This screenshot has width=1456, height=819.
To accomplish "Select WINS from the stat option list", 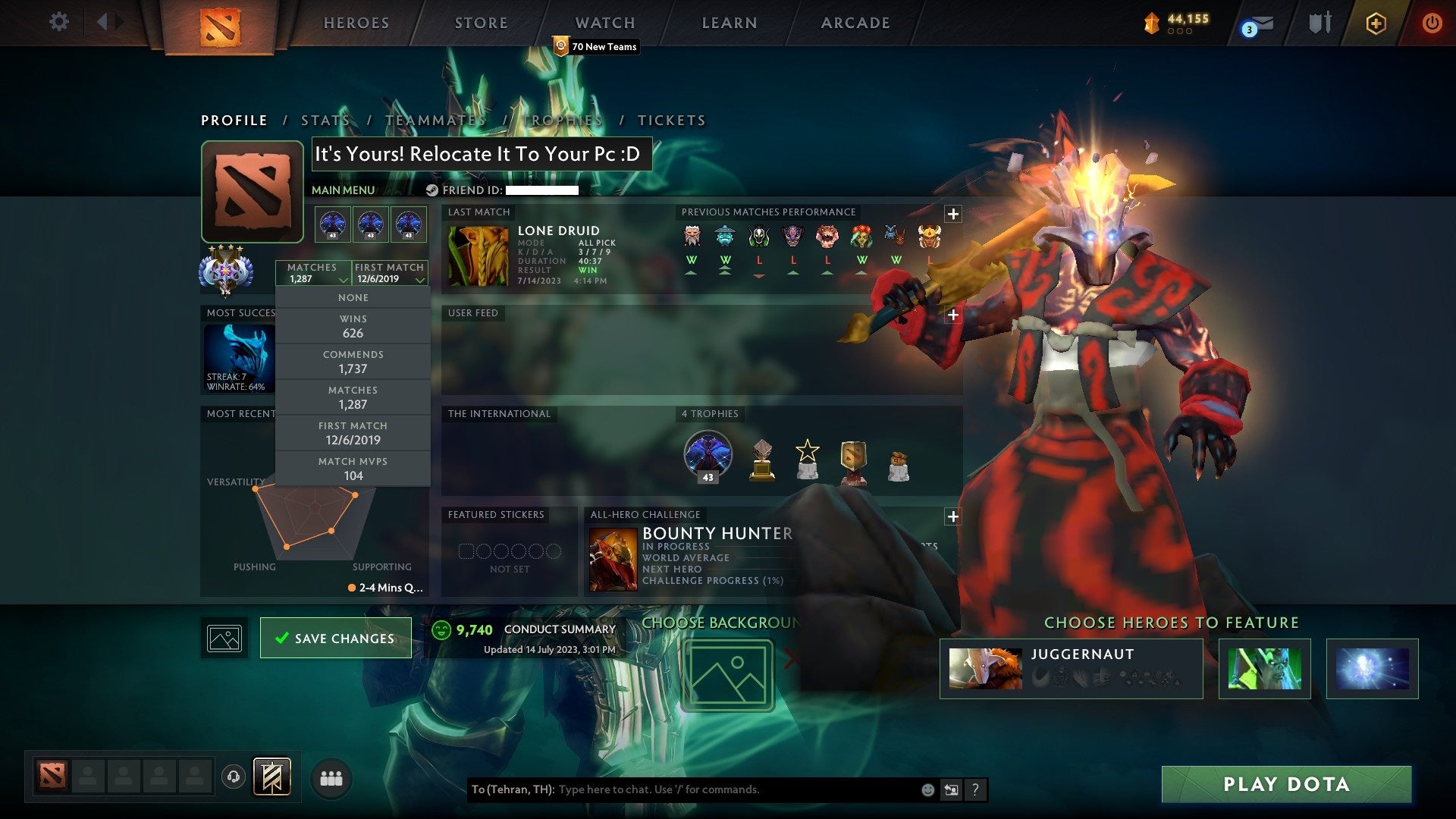I will point(353,326).
